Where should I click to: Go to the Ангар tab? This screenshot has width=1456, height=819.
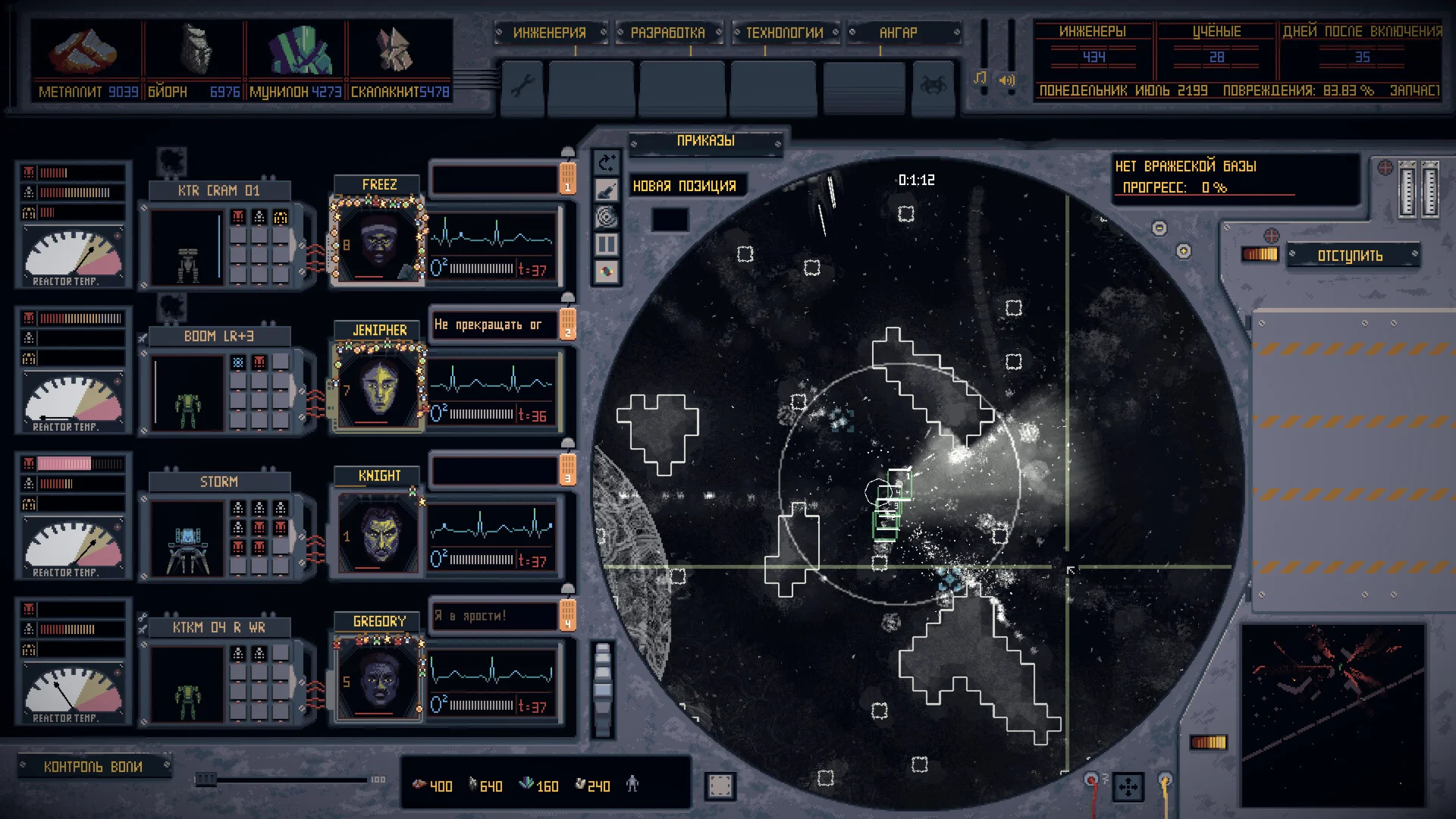tap(899, 33)
